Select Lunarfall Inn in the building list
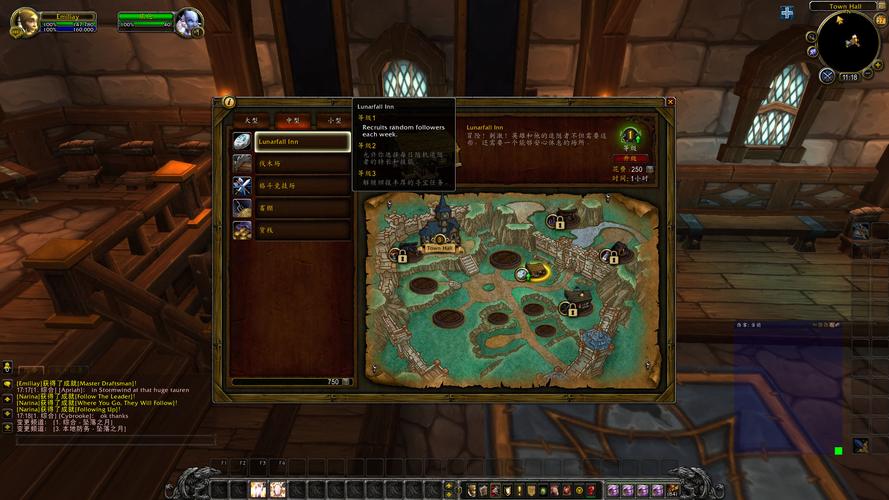 point(302,142)
